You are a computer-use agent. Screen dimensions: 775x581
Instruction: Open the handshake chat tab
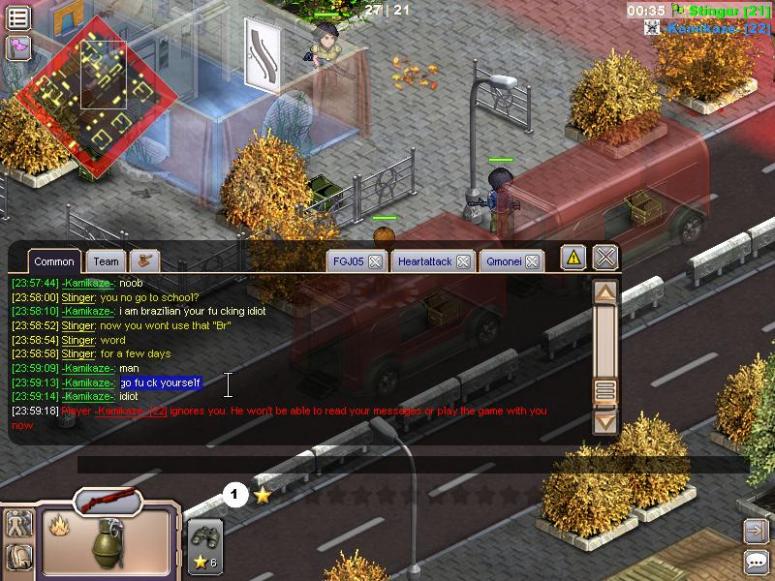pyautogui.click(x=145, y=262)
